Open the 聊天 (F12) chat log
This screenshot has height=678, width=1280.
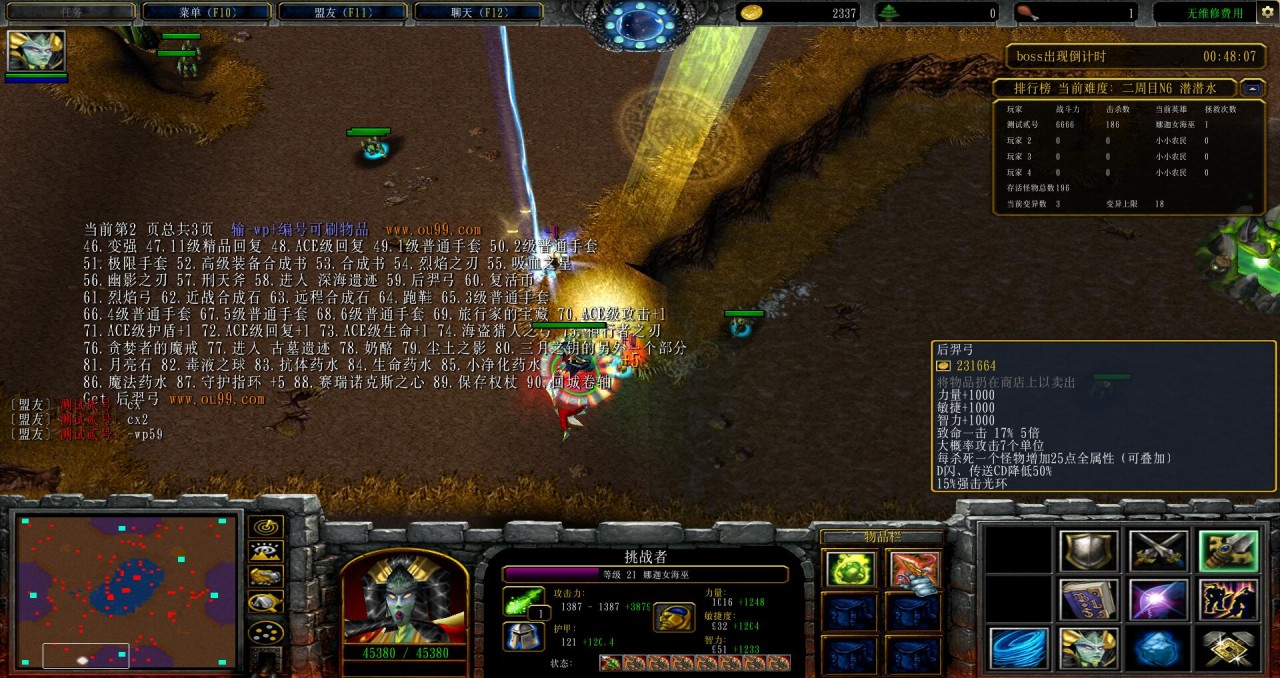point(478,12)
